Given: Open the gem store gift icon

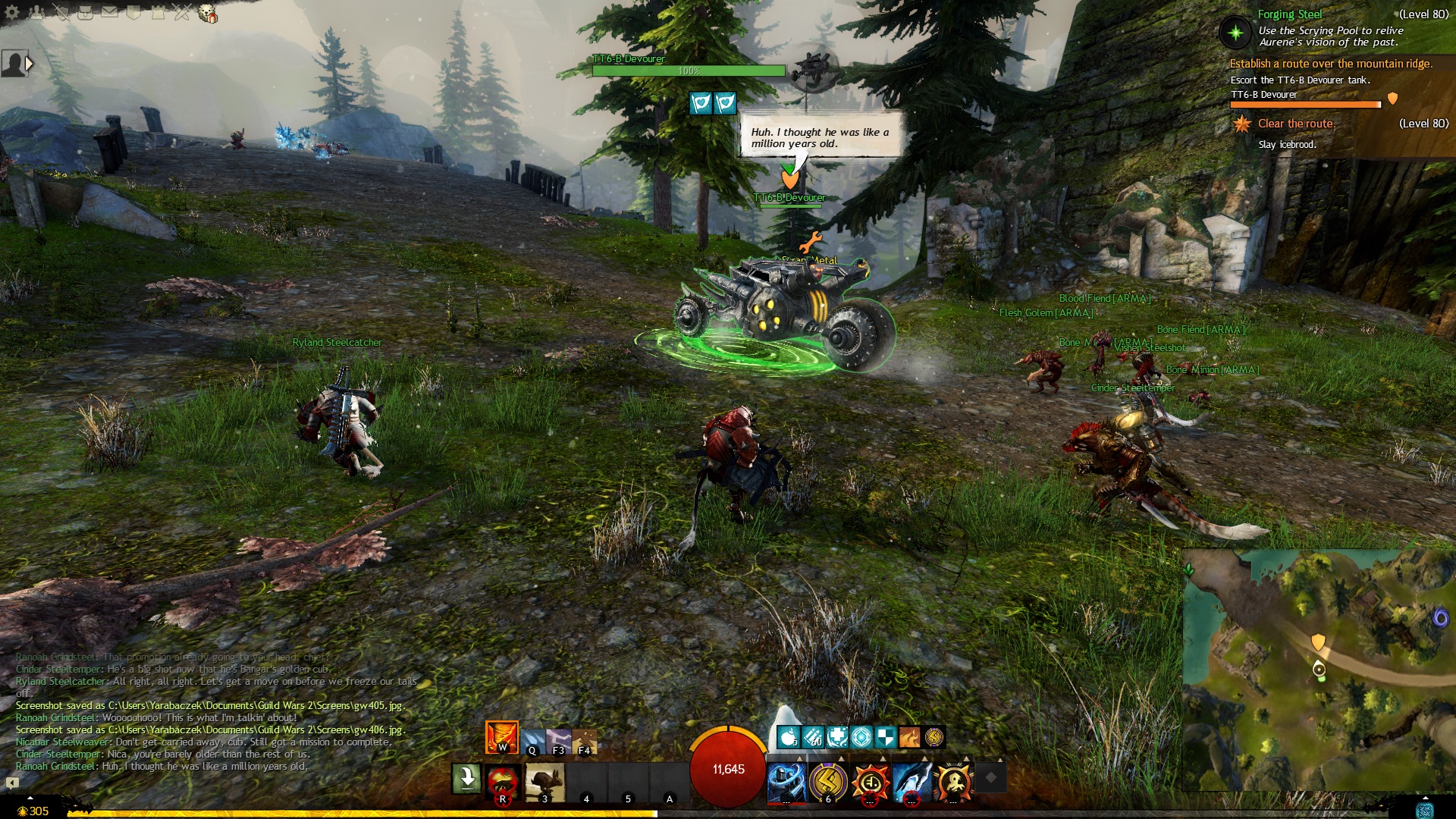Looking at the screenshot, I should (x=207, y=13).
